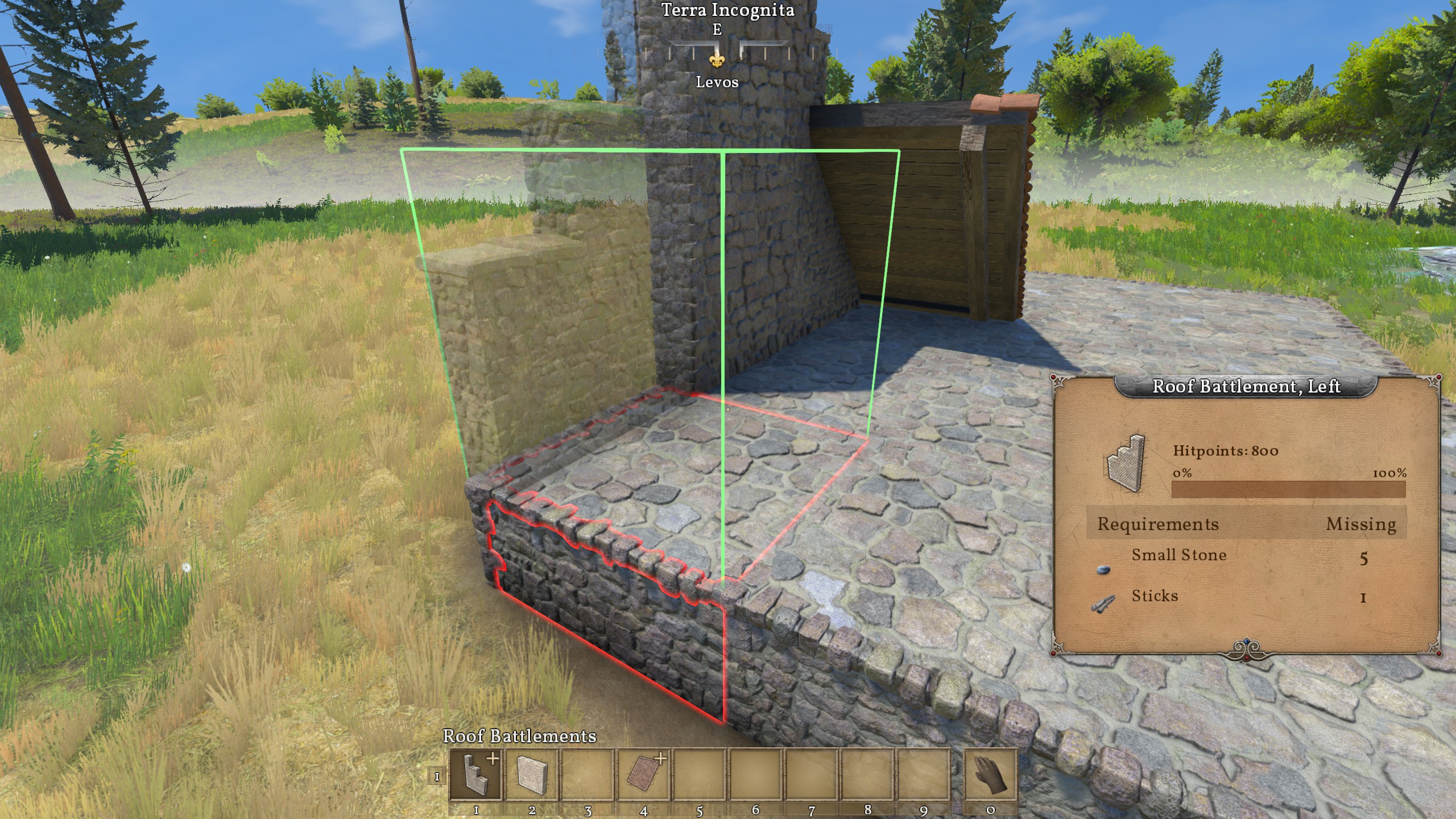Select the roof battlement hotbar slot
This screenshot has height=819, width=1456.
point(475,775)
